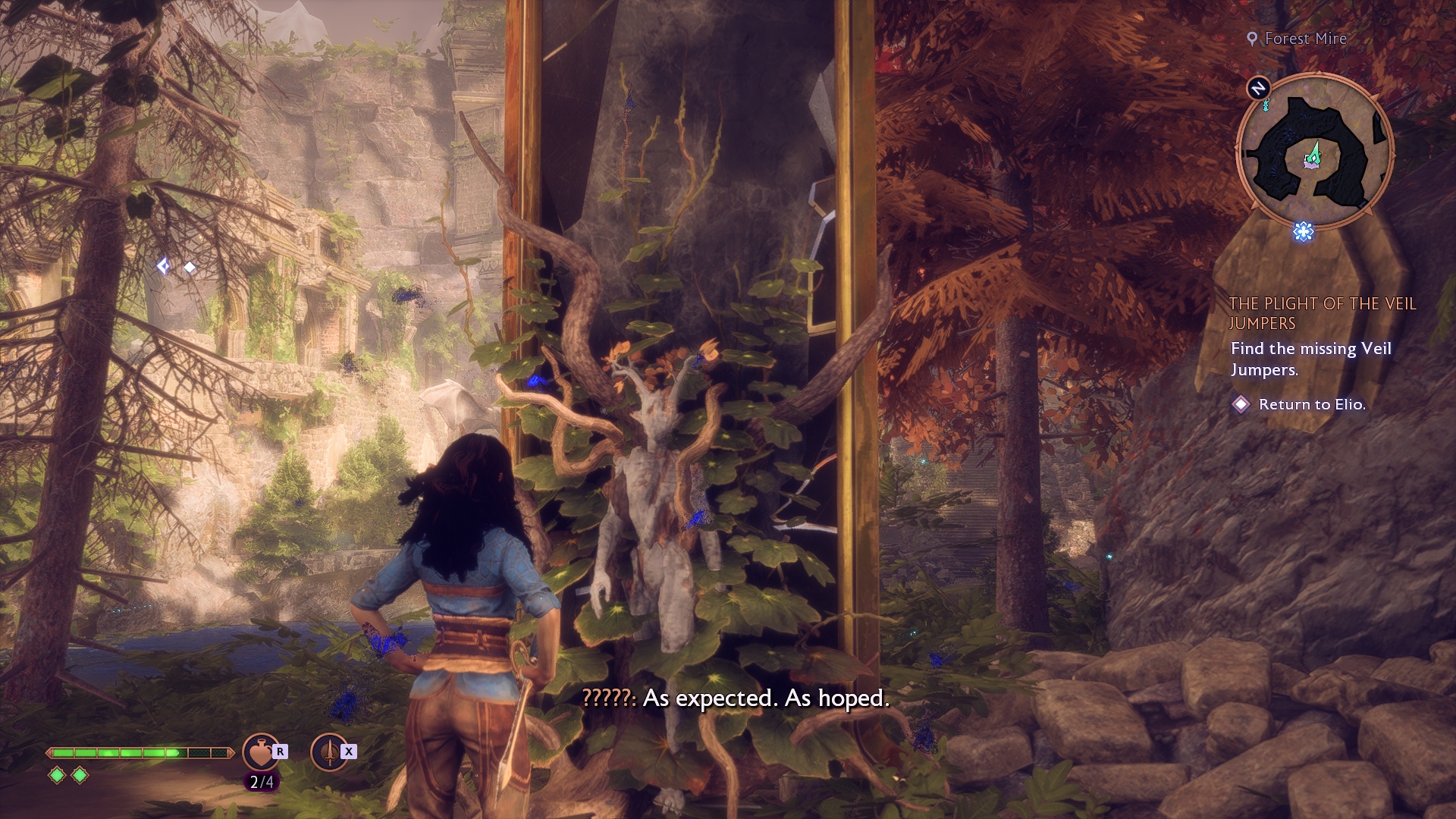Select the Return to Elio objective
The width and height of the screenshot is (1456, 819).
[1311, 405]
